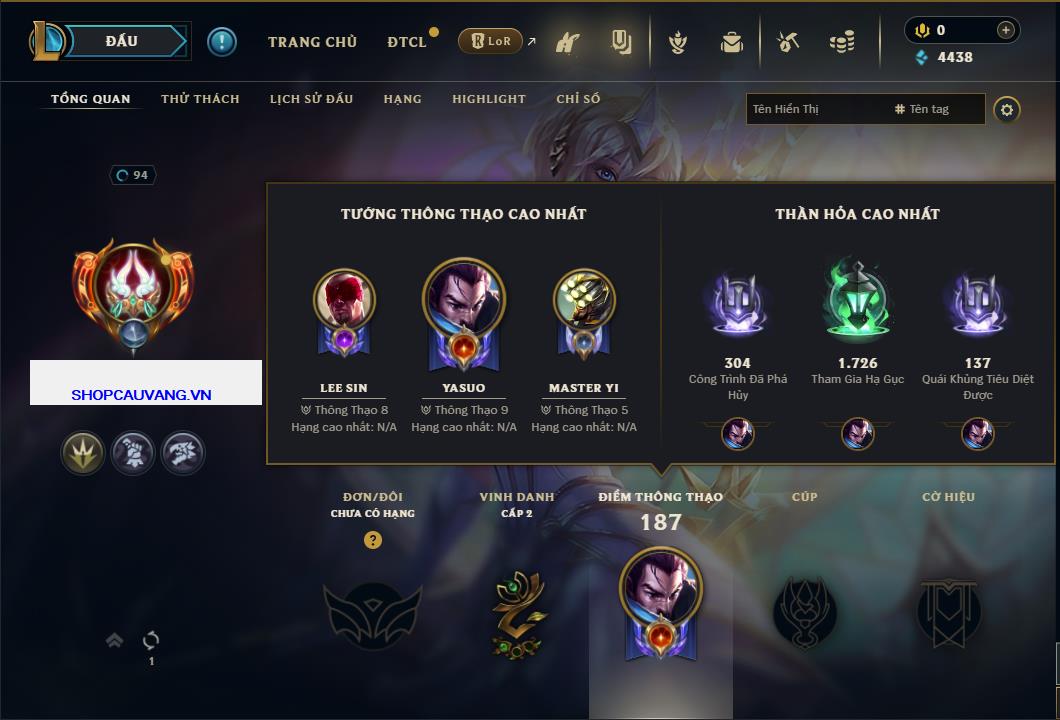
Task: Open the loot backpack icon
Action: (x=732, y=42)
